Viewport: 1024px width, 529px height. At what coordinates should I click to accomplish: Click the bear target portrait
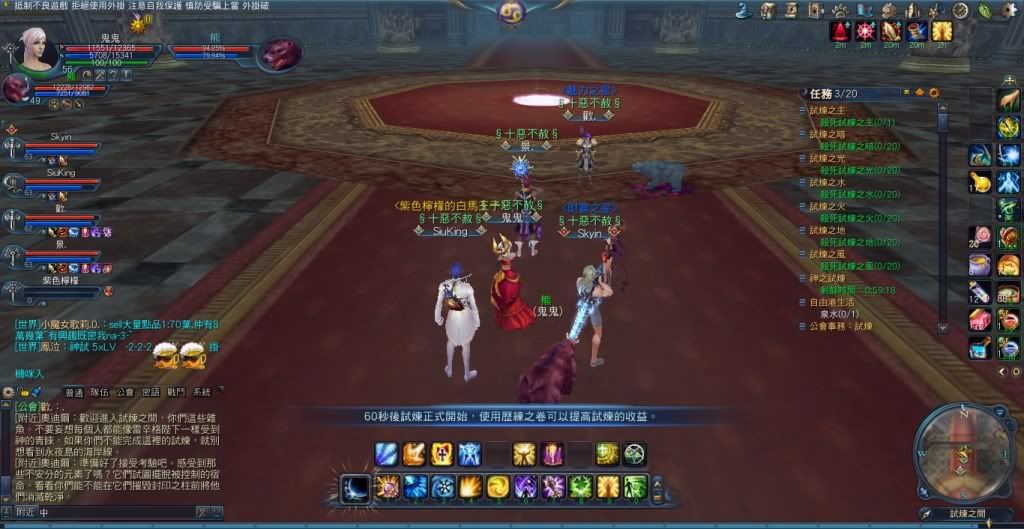tap(277, 55)
